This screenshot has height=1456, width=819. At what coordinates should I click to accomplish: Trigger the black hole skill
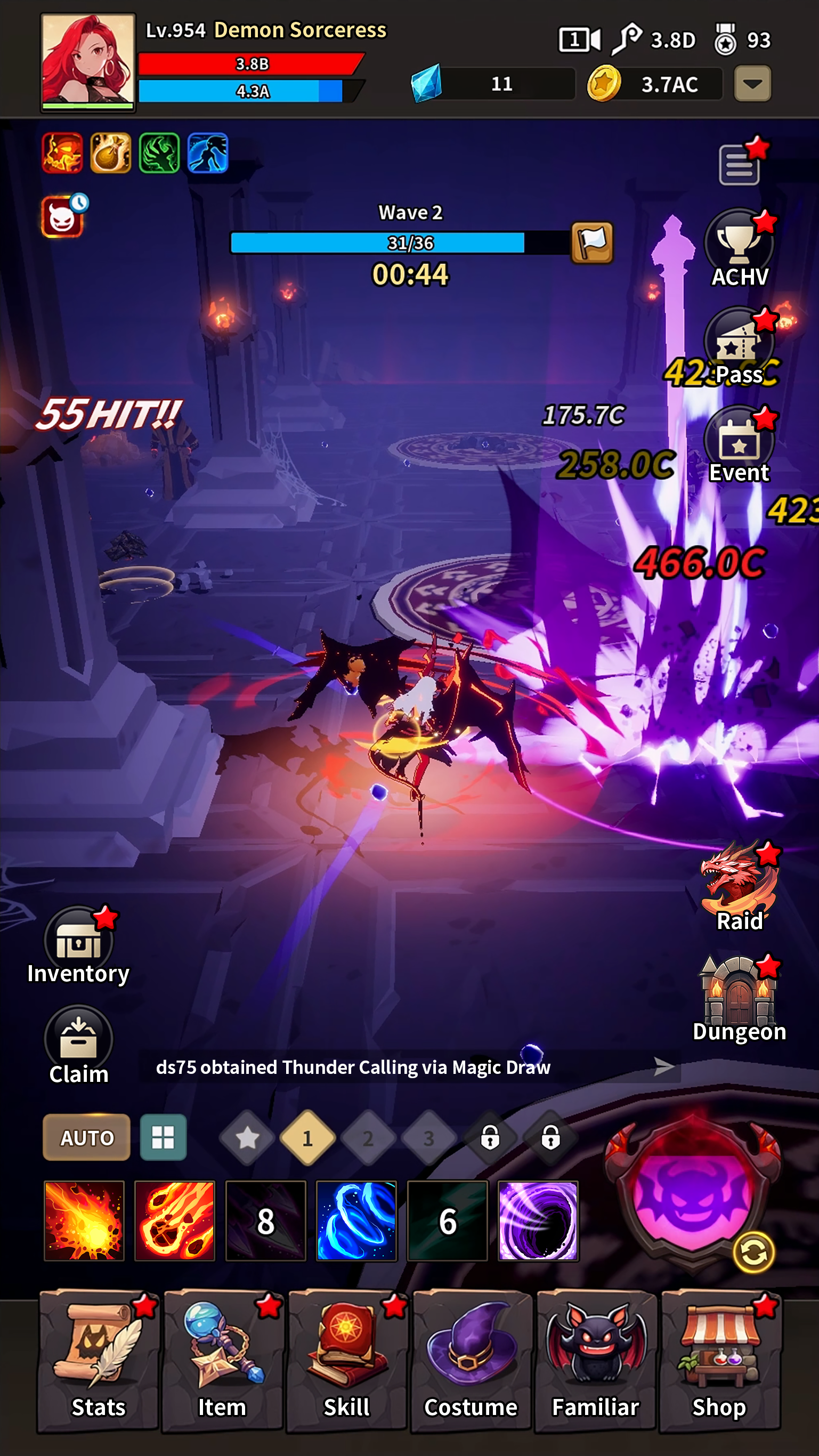tap(539, 1221)
